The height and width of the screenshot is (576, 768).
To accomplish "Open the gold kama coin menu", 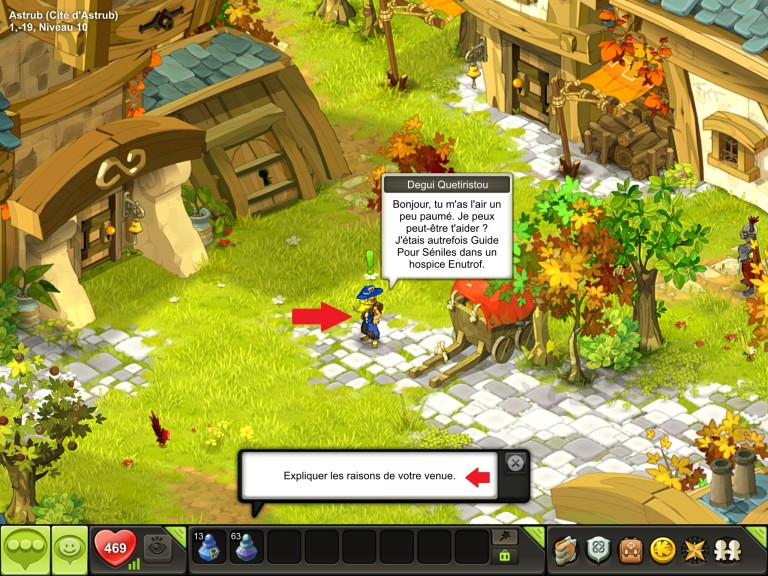I will [x=661, y=549].
